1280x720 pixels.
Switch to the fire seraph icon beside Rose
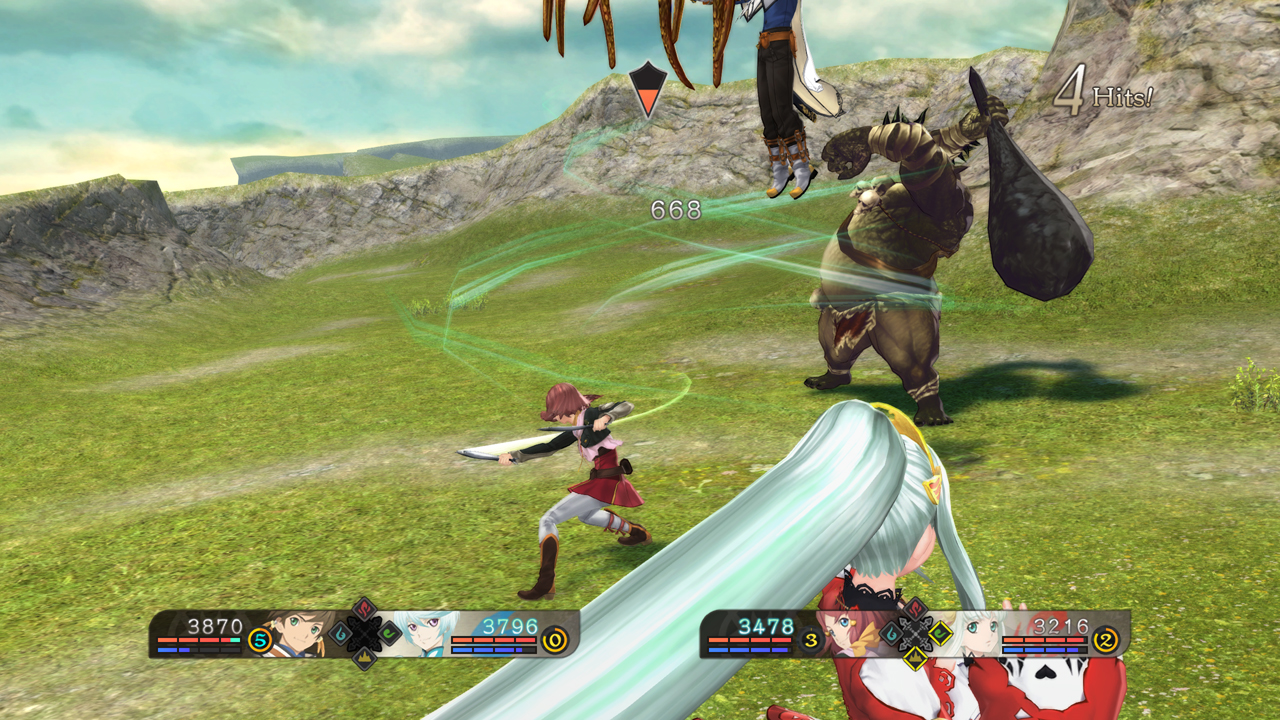[915, 609]
